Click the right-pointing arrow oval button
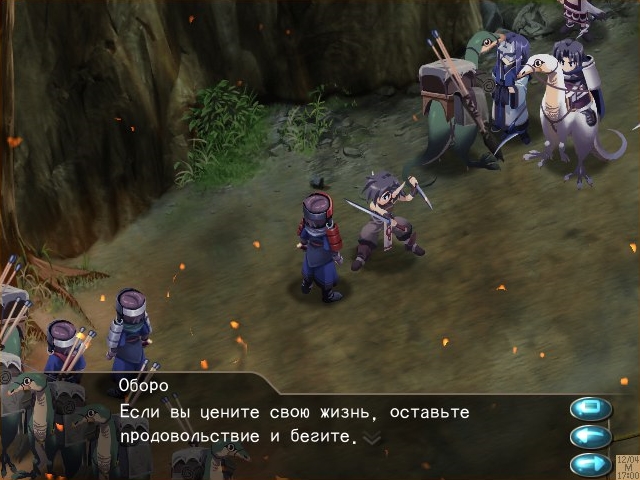The image size is (640, 480). (590, 463)
